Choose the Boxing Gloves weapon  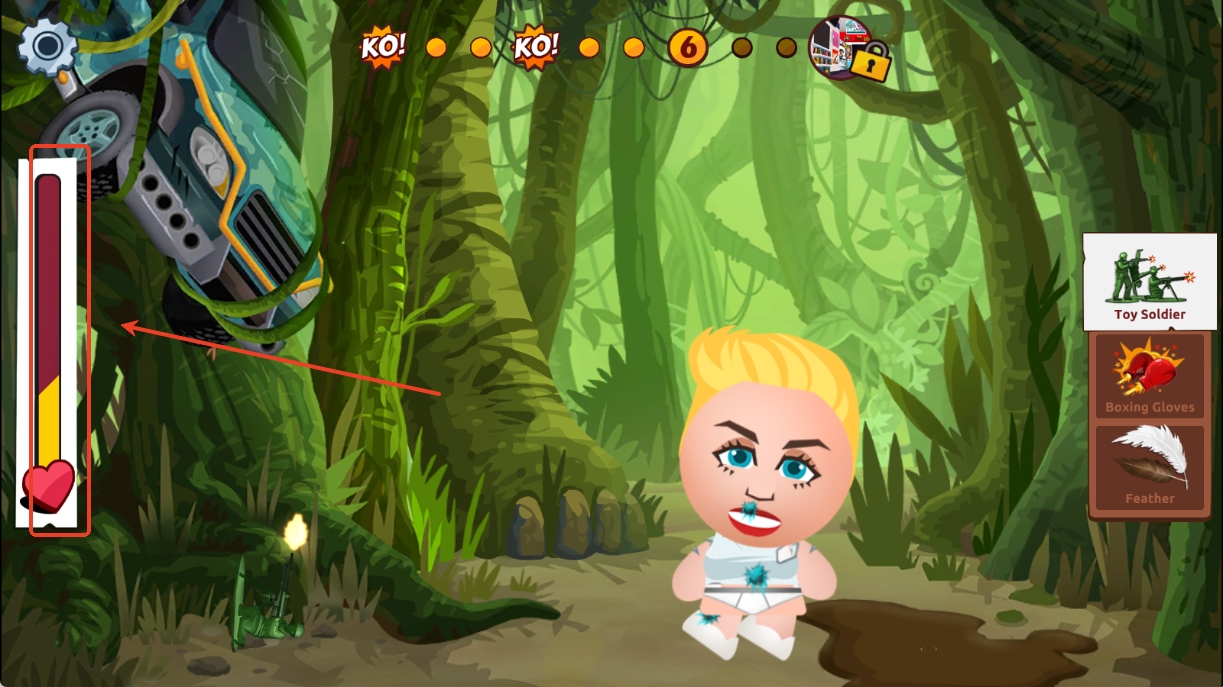[1149, 376]
